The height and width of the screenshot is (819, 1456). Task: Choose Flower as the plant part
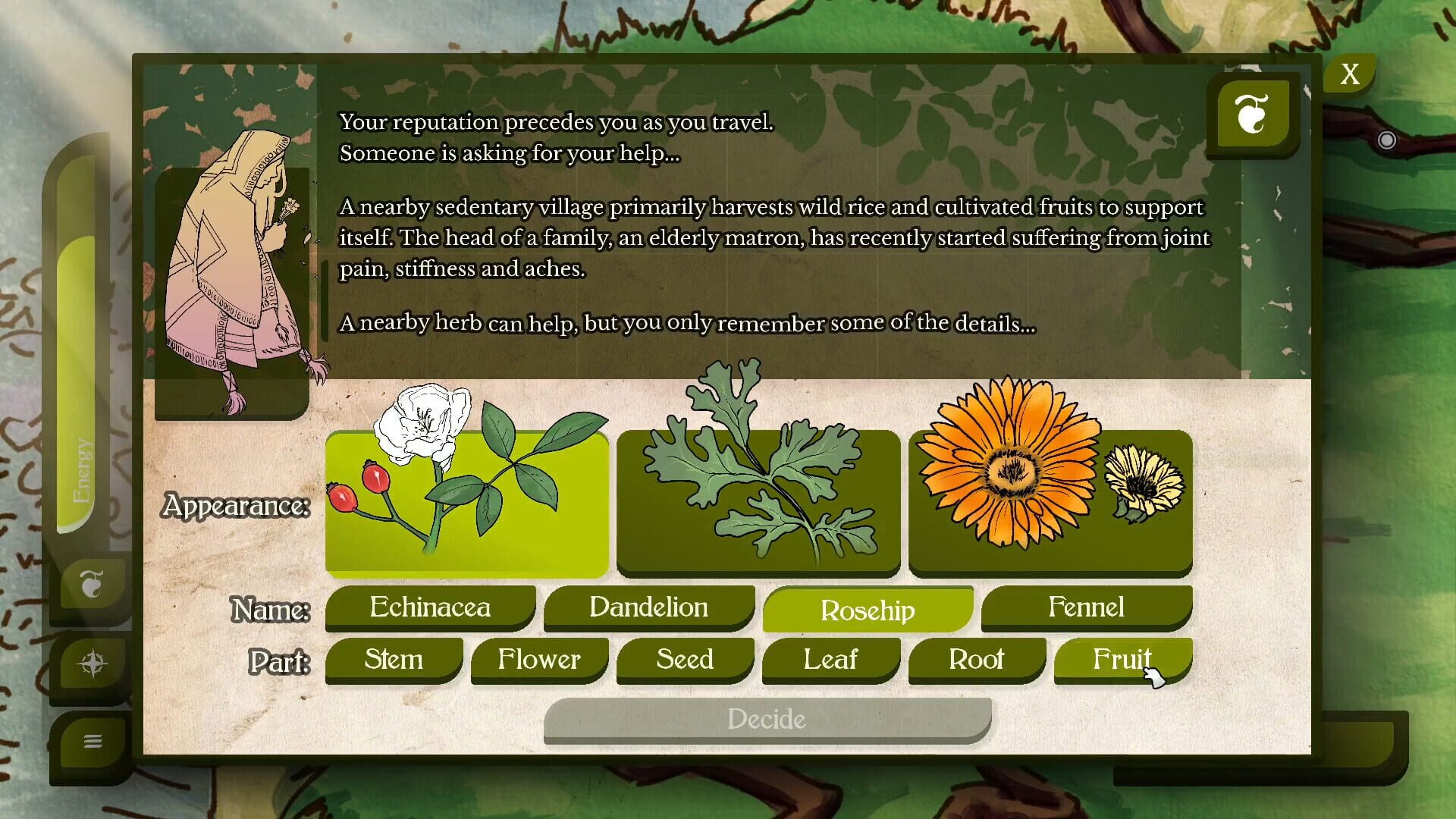539,660
